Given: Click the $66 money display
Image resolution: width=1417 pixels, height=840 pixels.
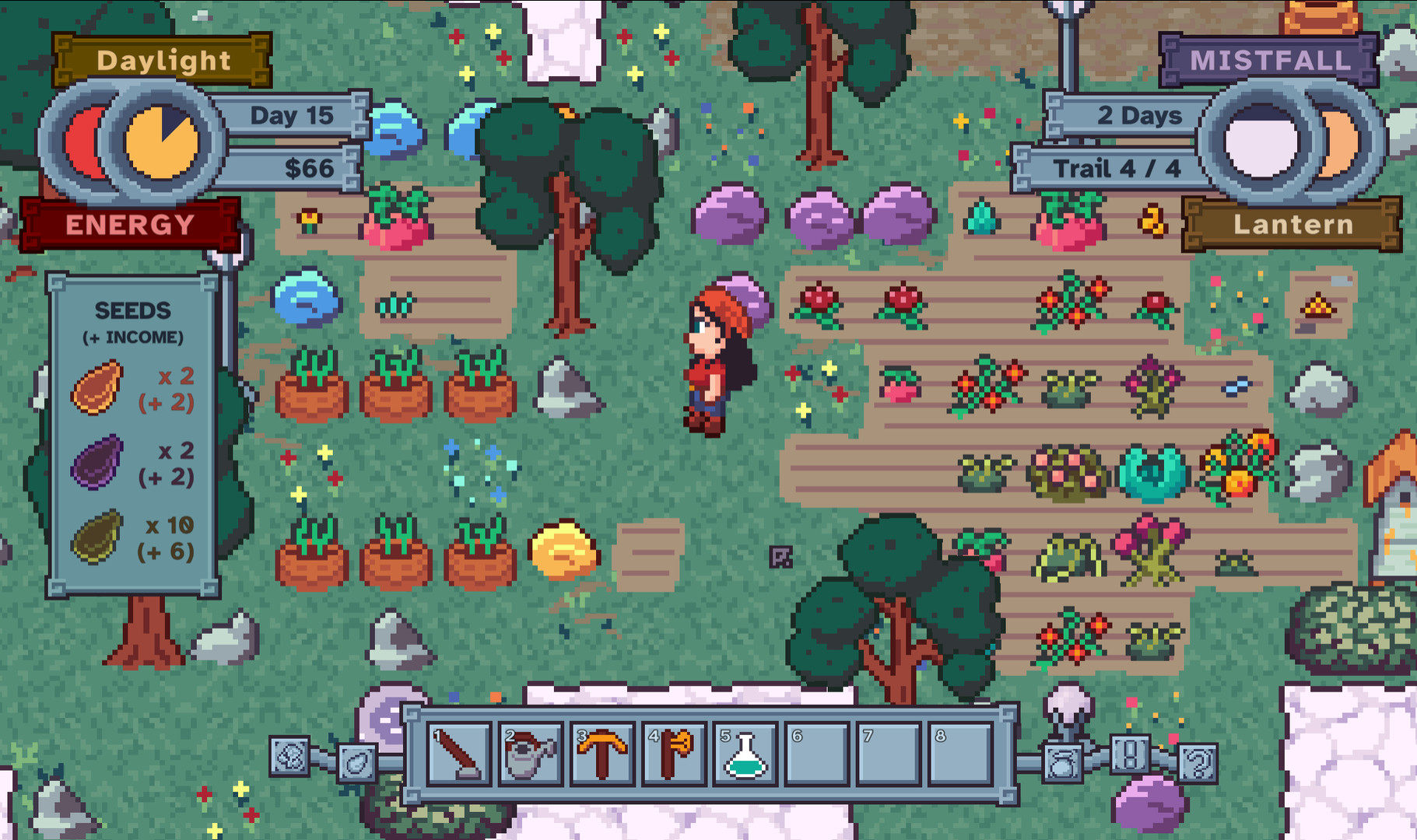Looking at the screenshot, I should tap(310, 166).
